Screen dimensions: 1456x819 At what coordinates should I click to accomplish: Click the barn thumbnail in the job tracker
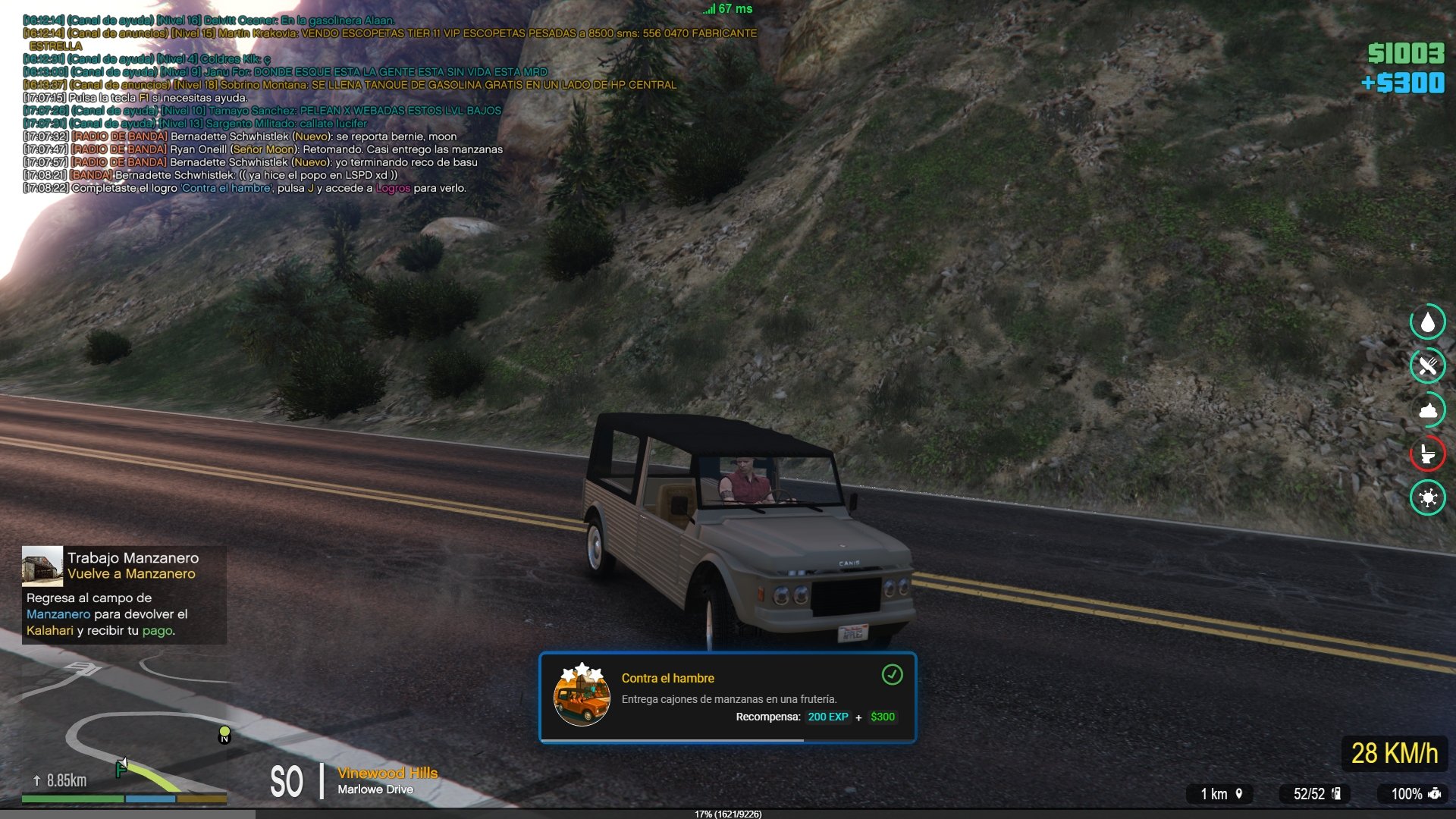pos(42,566)
